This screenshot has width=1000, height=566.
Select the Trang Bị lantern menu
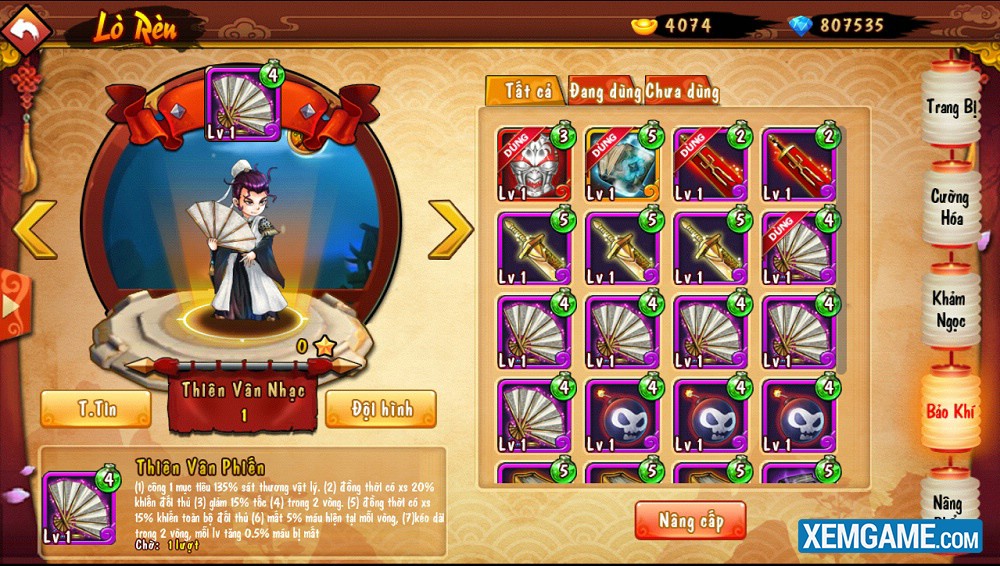[x=950, y=108]
